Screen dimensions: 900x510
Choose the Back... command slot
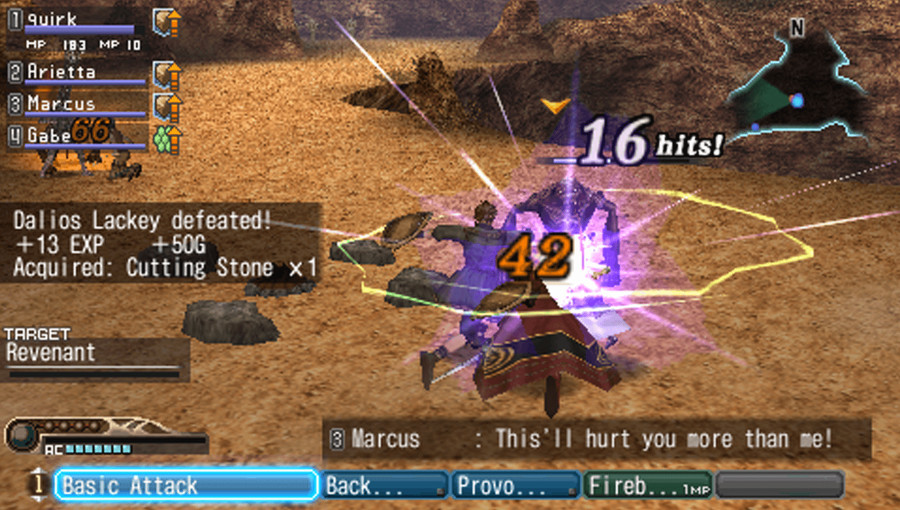click(x=384, y=486)
